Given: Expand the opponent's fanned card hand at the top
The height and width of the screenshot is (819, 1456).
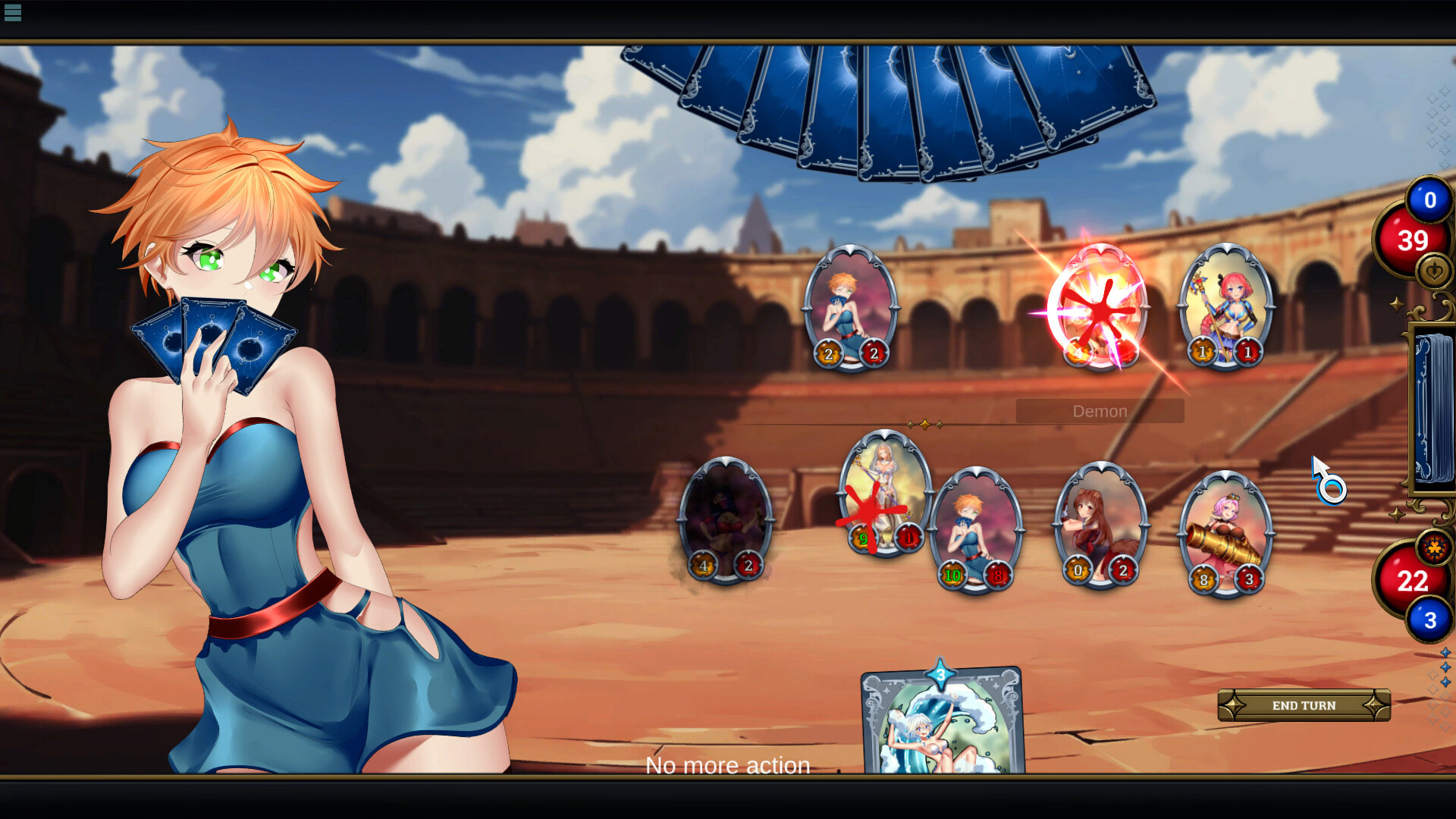Looking at the screenshot, I should point(880,99).
